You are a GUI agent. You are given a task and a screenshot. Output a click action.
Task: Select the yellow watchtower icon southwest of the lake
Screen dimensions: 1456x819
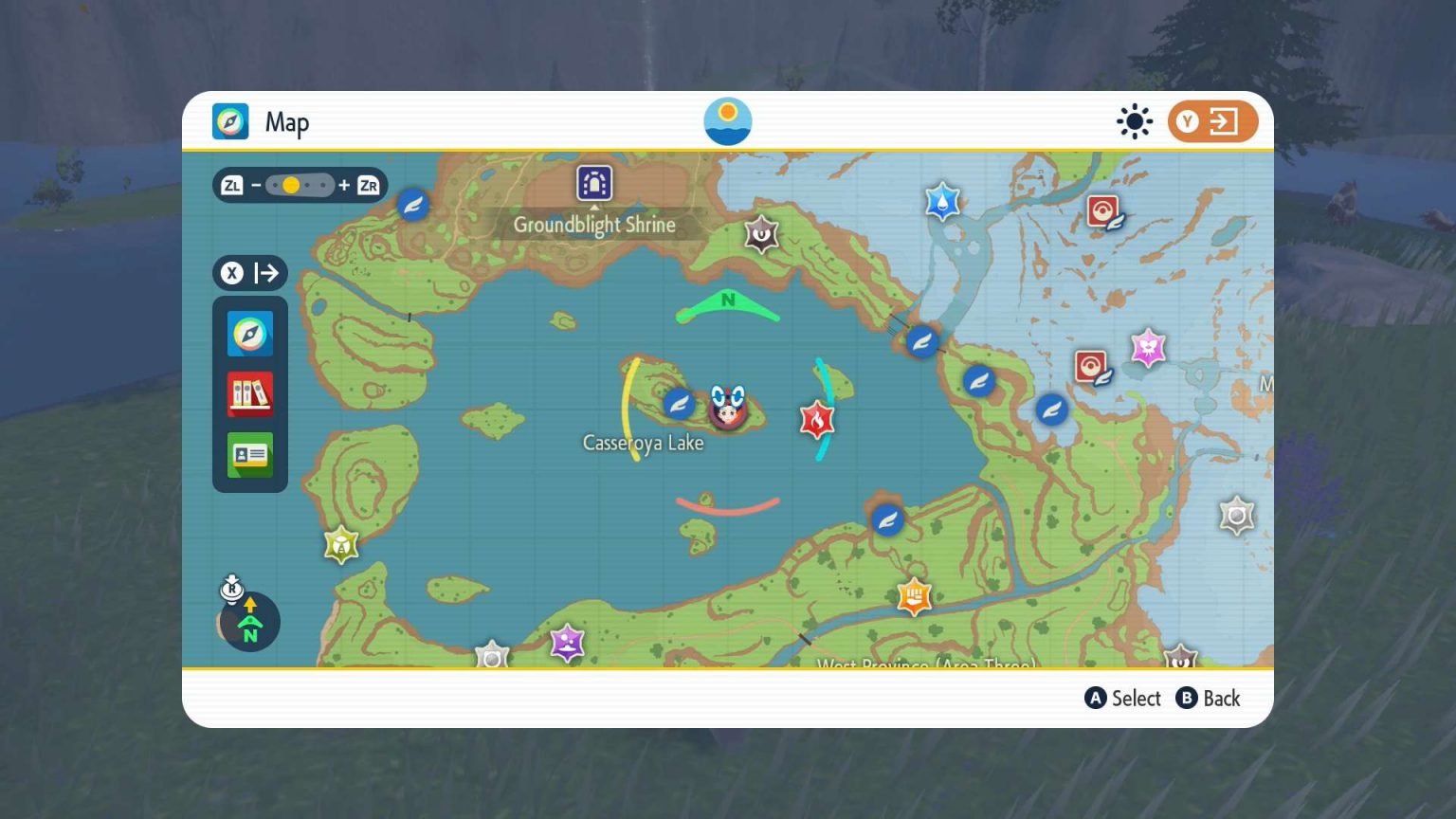[340, 545]
